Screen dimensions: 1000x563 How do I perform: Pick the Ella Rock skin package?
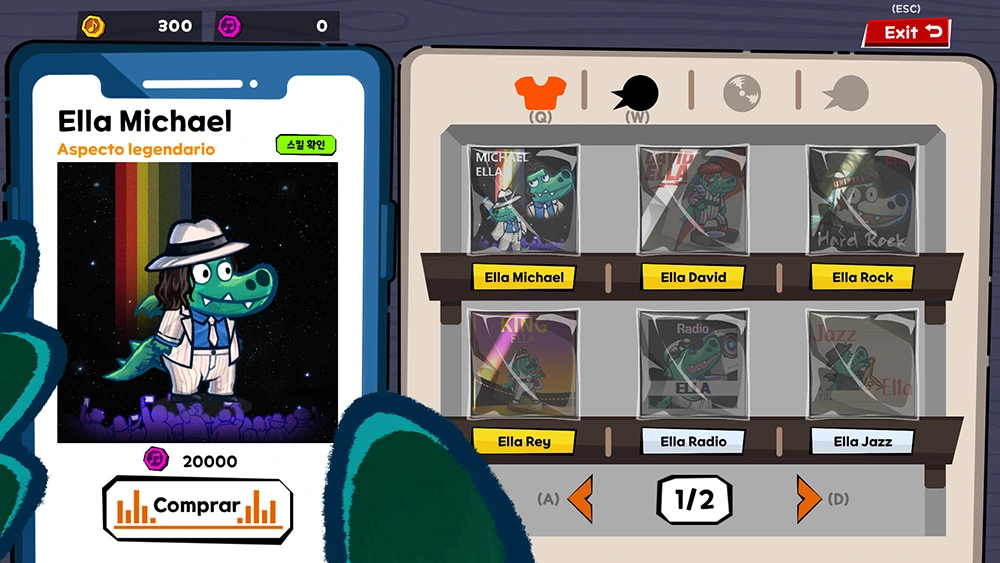pos(862,201)
